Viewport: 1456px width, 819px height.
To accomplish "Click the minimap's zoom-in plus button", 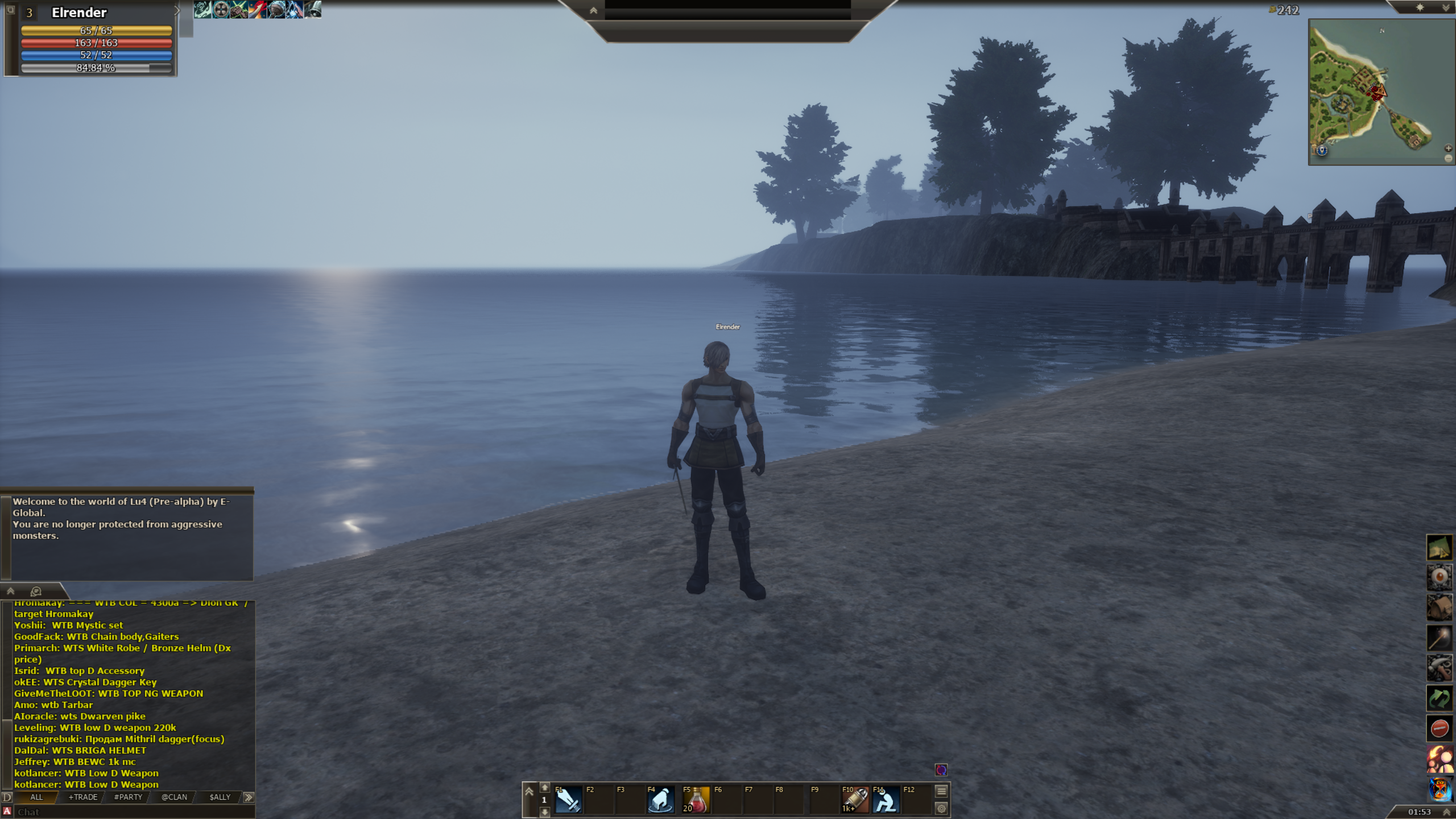I will [1448, 148].
